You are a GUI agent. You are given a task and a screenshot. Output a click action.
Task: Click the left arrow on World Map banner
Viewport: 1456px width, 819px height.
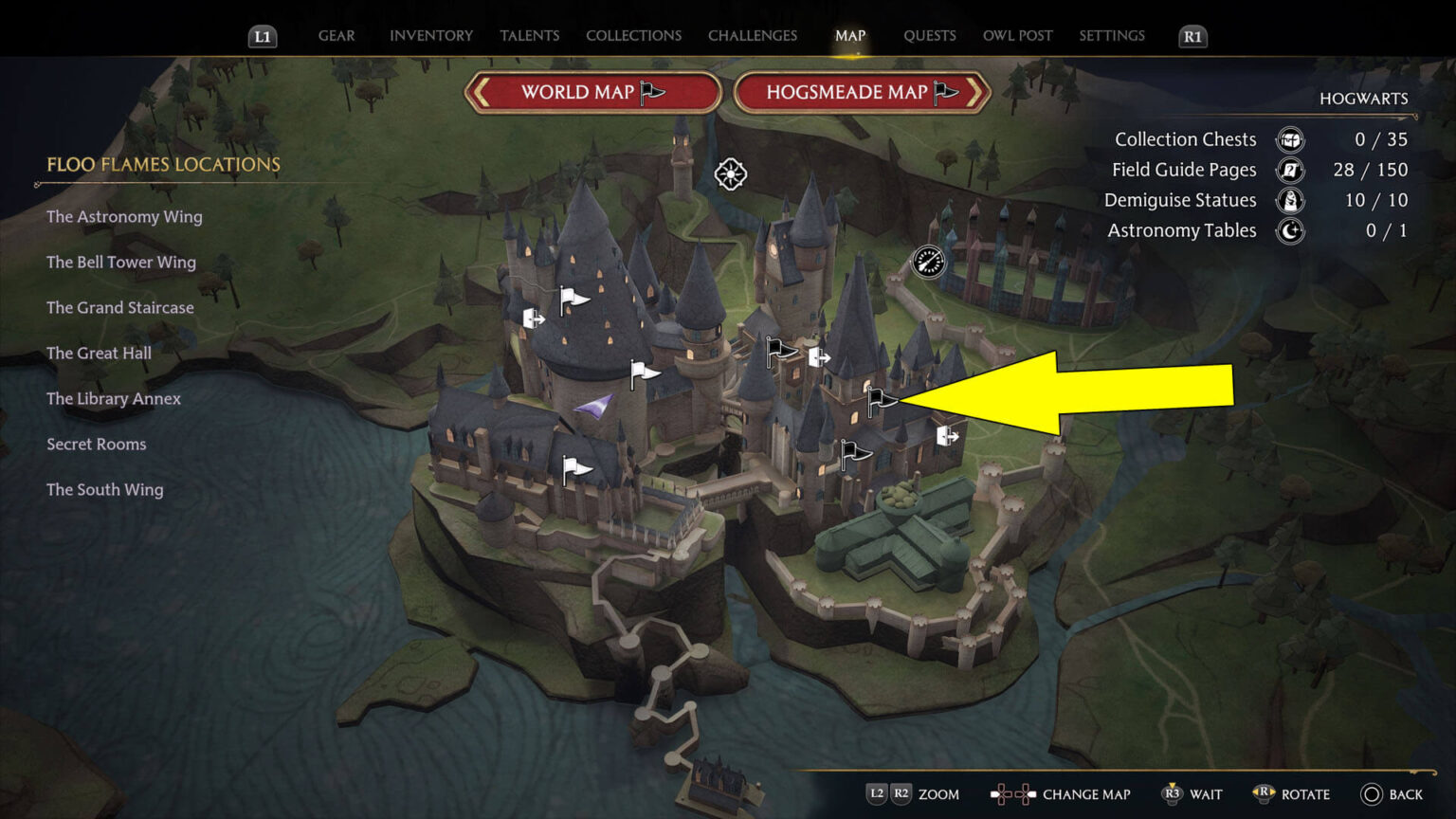(479, 92)
